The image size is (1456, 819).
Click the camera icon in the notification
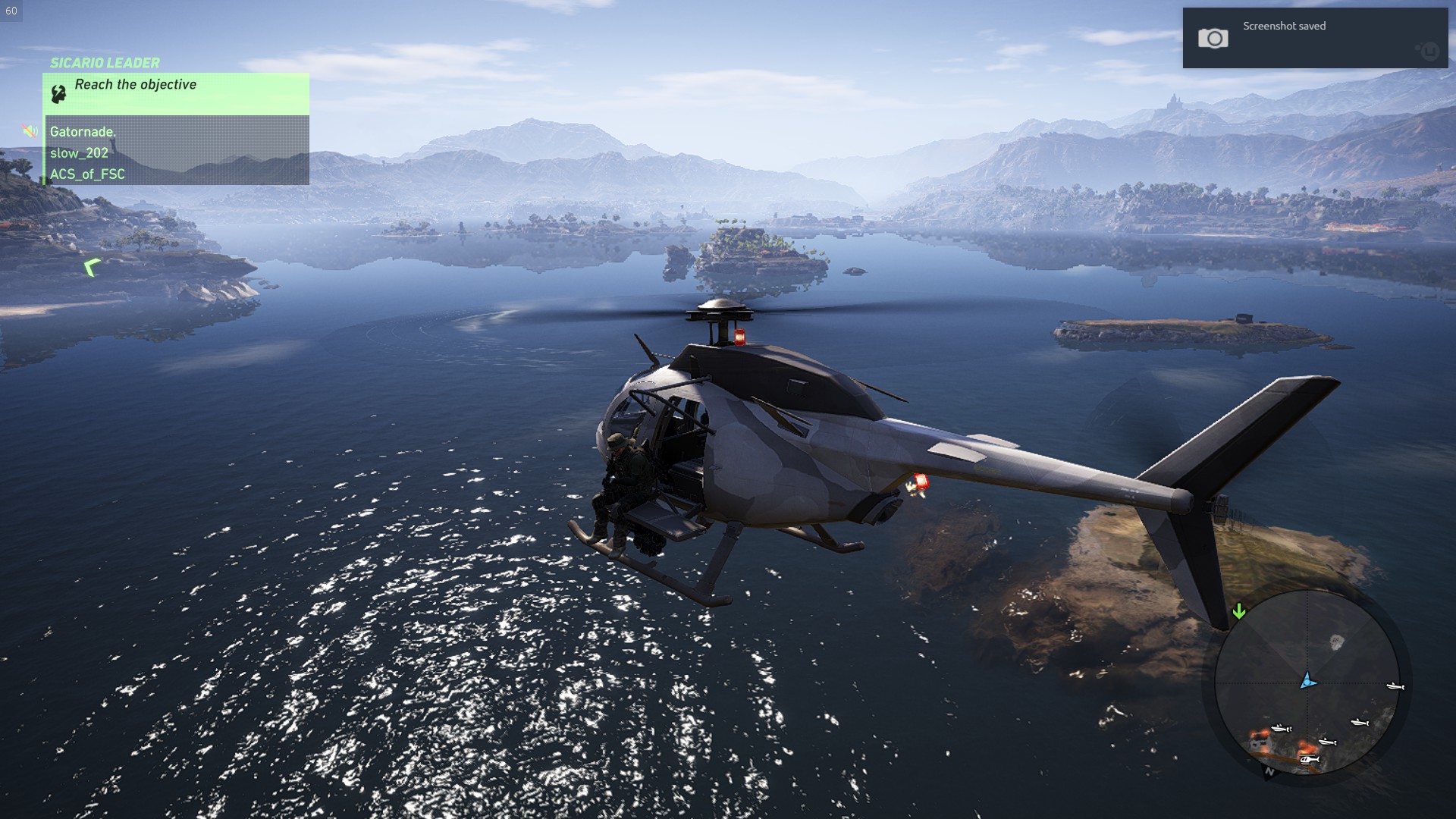tap(1213, 39)
